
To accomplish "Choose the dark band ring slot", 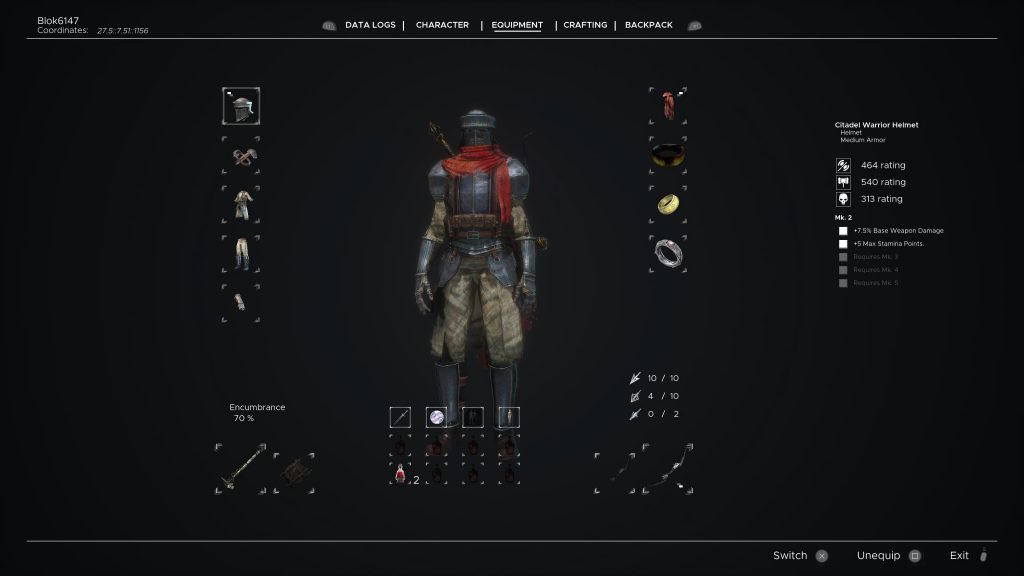I will click(667, 154).
